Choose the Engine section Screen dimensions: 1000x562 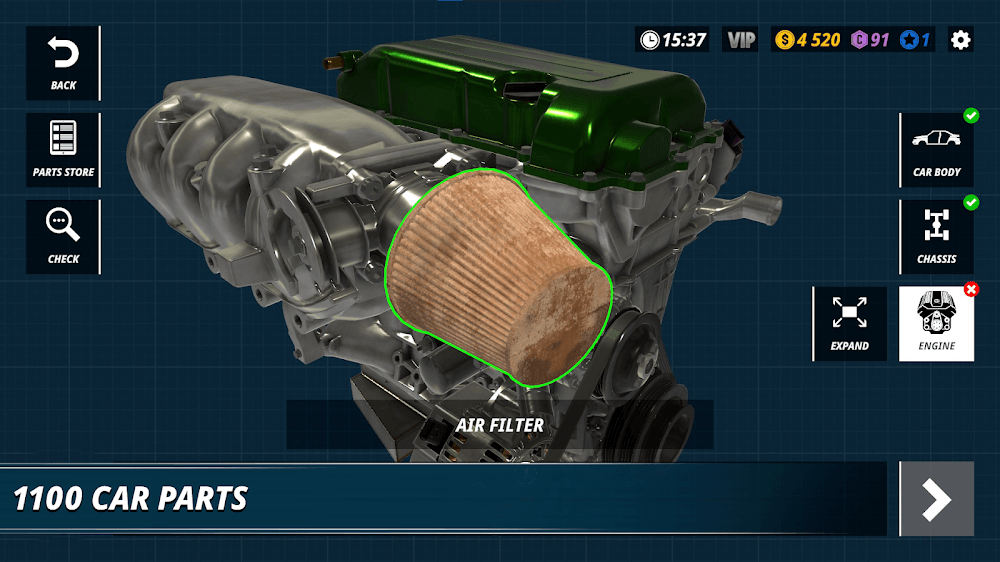[x=937, y=324]
